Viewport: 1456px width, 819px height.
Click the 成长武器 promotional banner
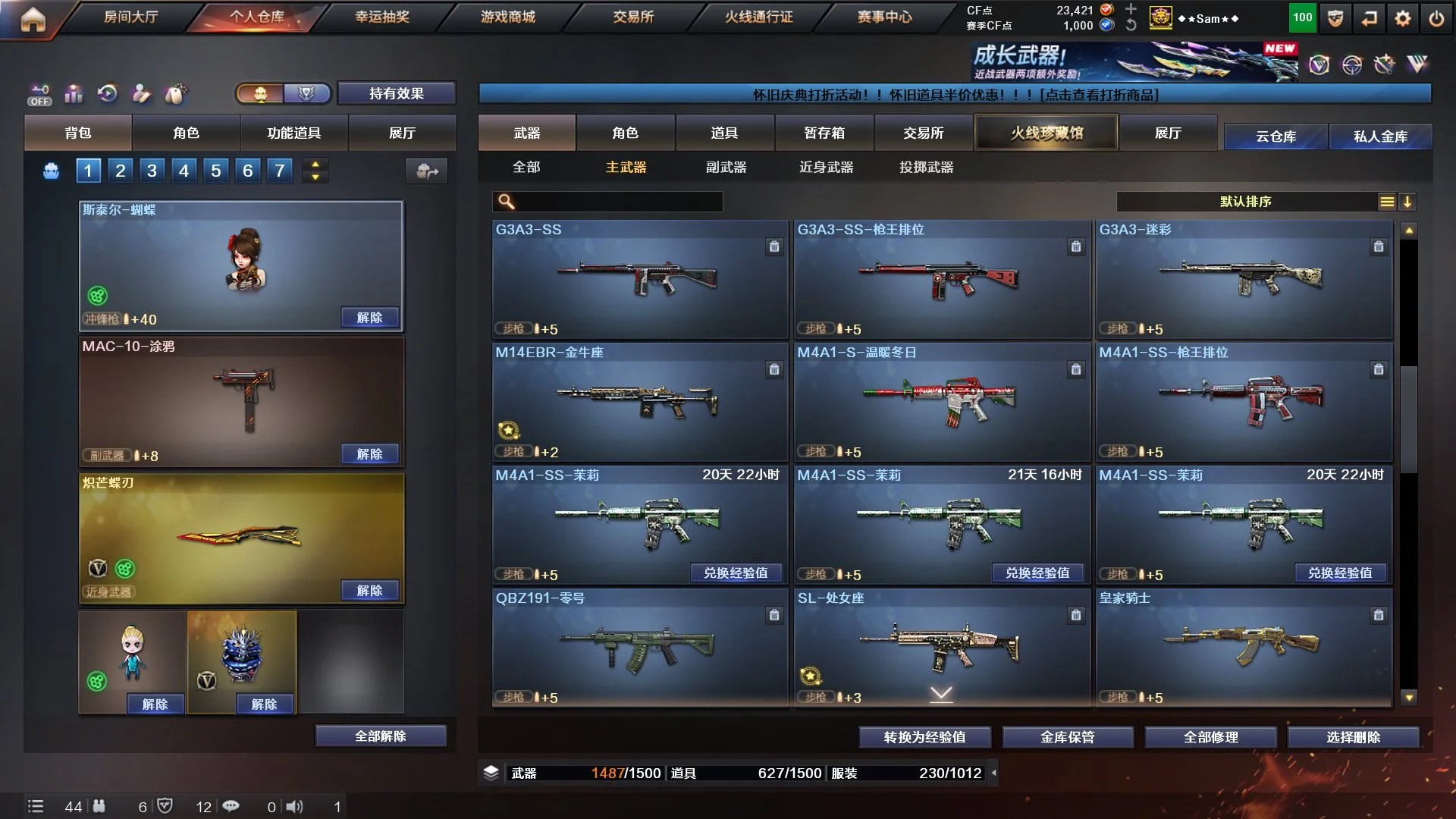tap(1134, 61)
